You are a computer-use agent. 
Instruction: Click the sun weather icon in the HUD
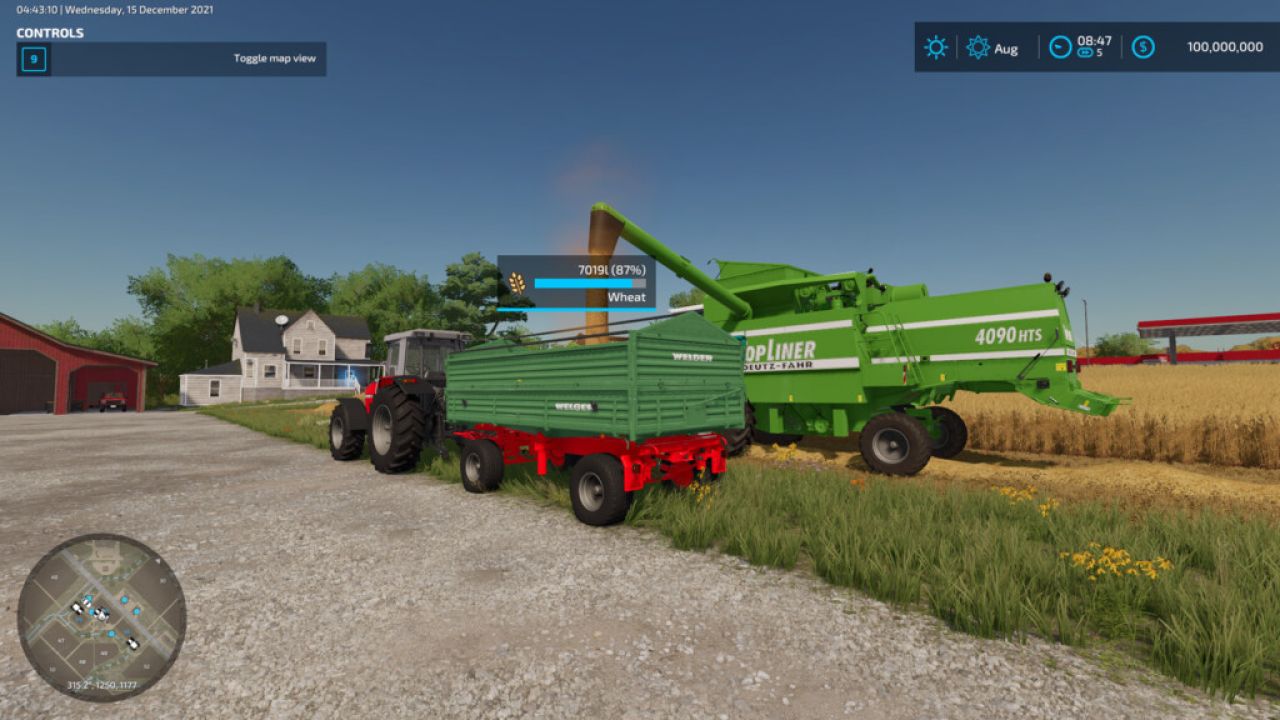click(x=936, y=47)
